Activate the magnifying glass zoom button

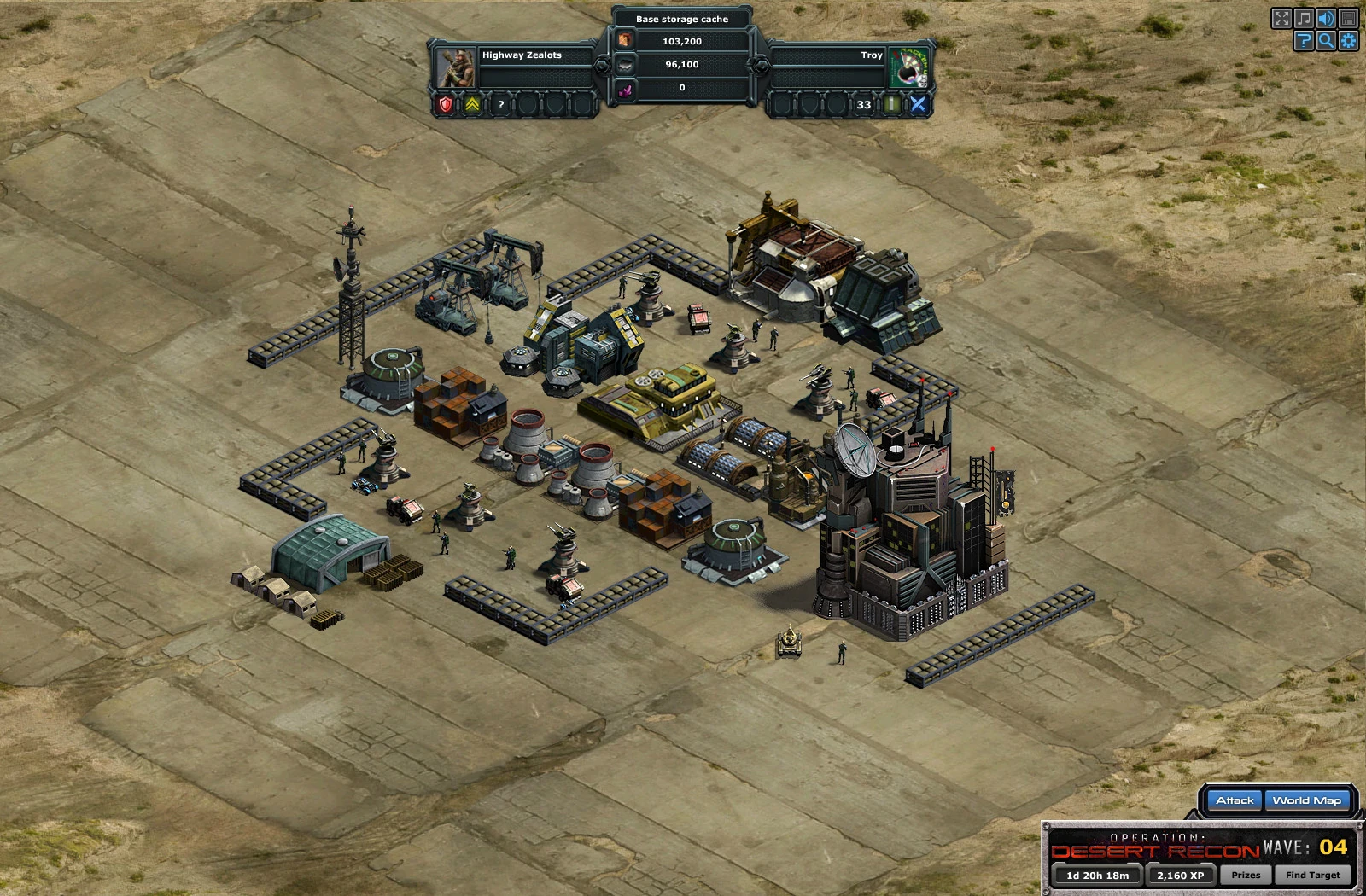point(1326,40)
